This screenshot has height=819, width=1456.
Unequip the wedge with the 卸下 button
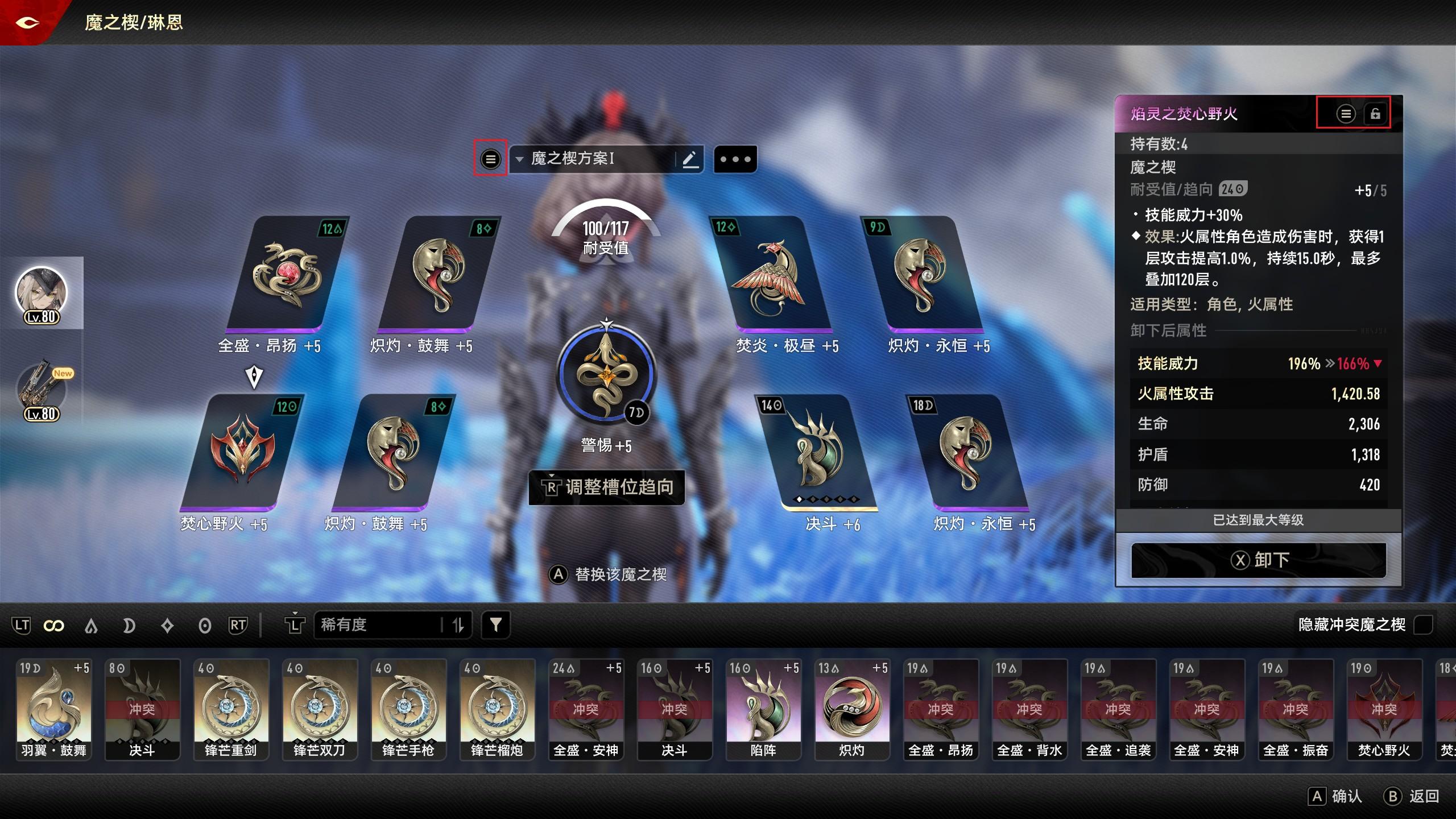(x=1258, y=560)
